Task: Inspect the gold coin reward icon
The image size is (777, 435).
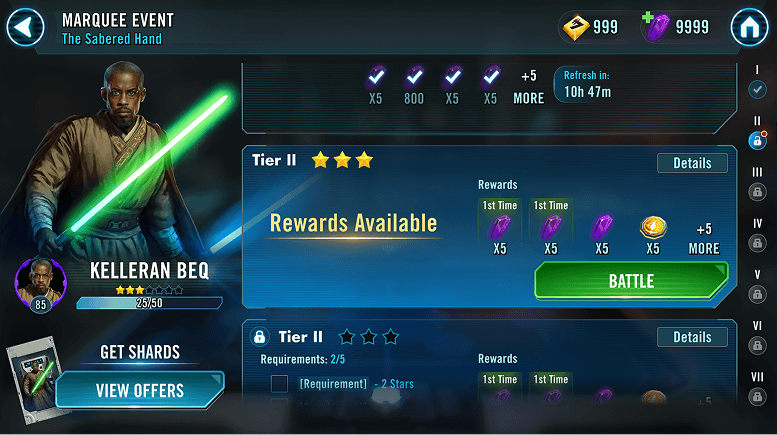Action: [653, 229]
